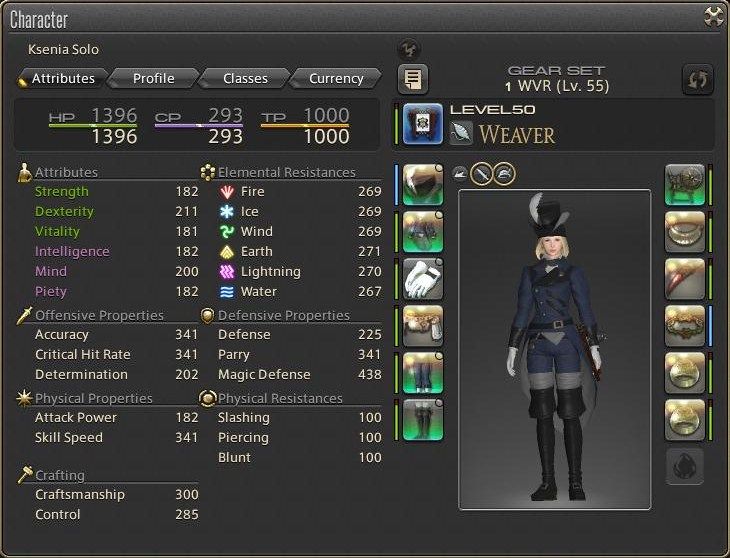
Task: Select the equipped hat slot
Action: pyautogui.click(x=422, y=185)
